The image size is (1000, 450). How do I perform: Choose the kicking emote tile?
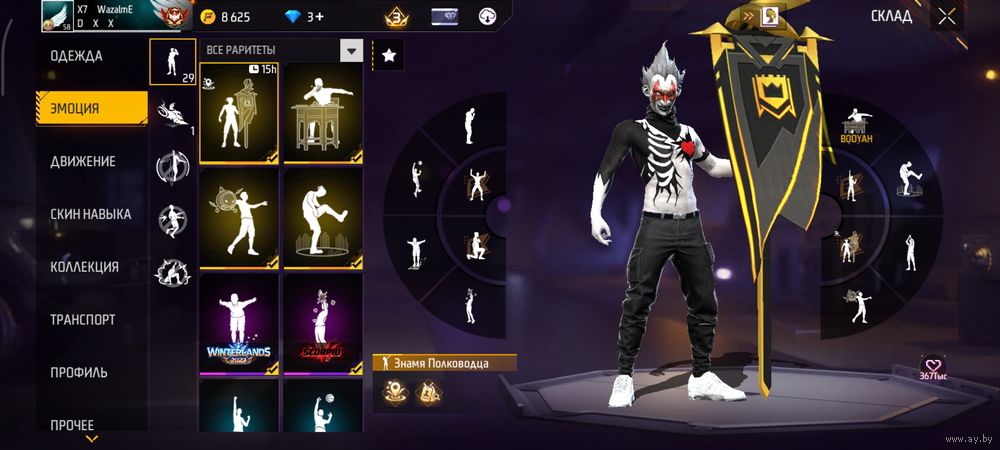pyautogui.click(x=322, y=219)
